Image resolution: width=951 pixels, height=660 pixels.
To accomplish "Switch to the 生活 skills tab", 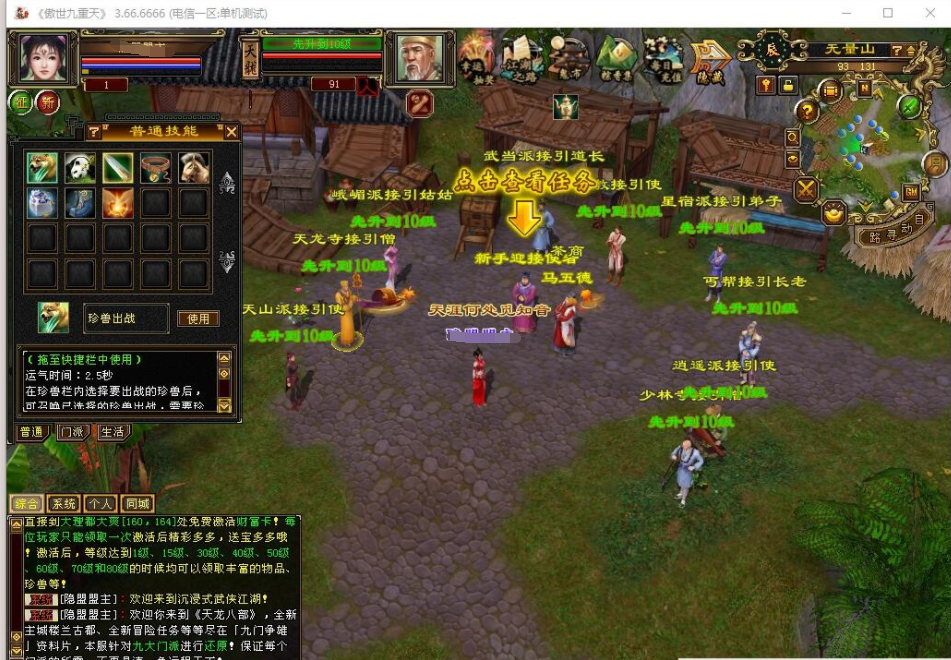I will (111, 432).
